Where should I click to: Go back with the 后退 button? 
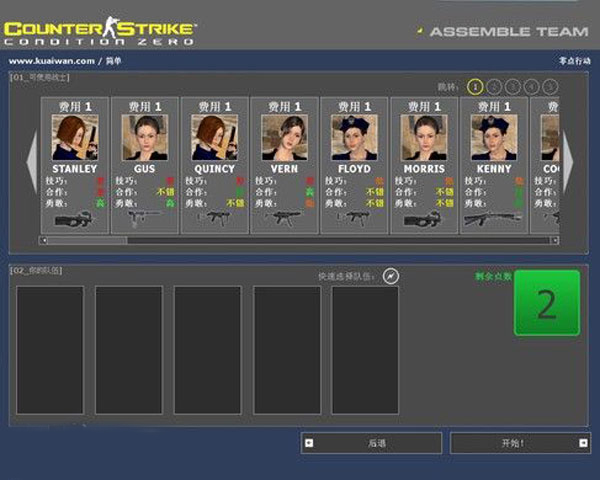pos(371,442)
